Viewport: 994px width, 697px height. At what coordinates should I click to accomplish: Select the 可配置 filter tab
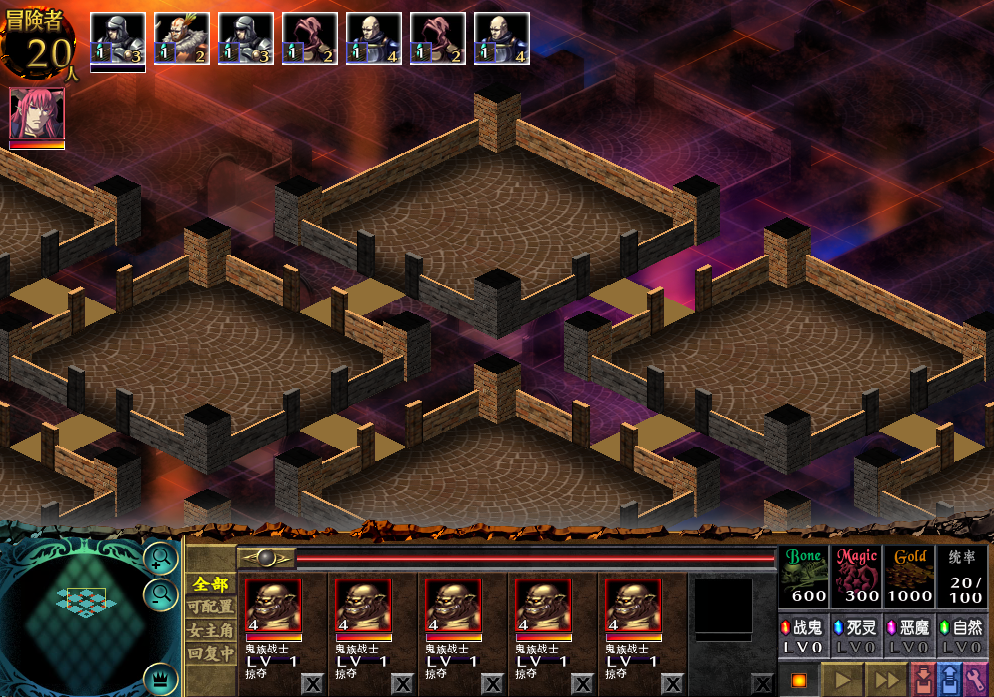[211, 607]
